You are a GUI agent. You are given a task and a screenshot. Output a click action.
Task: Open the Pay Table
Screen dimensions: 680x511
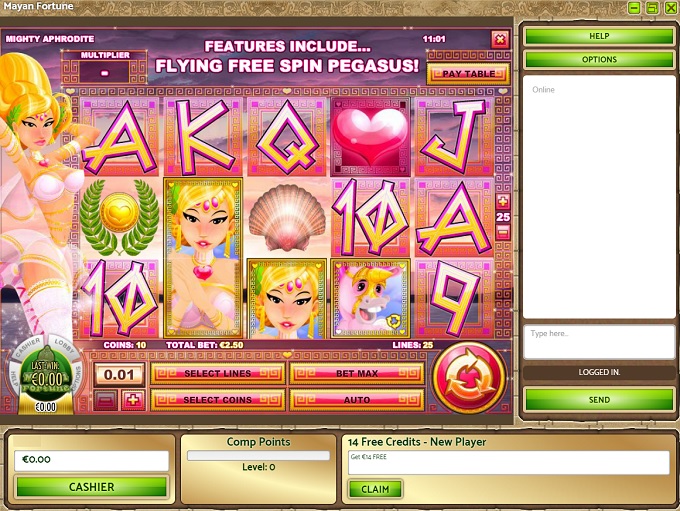(x=467, y=74)
